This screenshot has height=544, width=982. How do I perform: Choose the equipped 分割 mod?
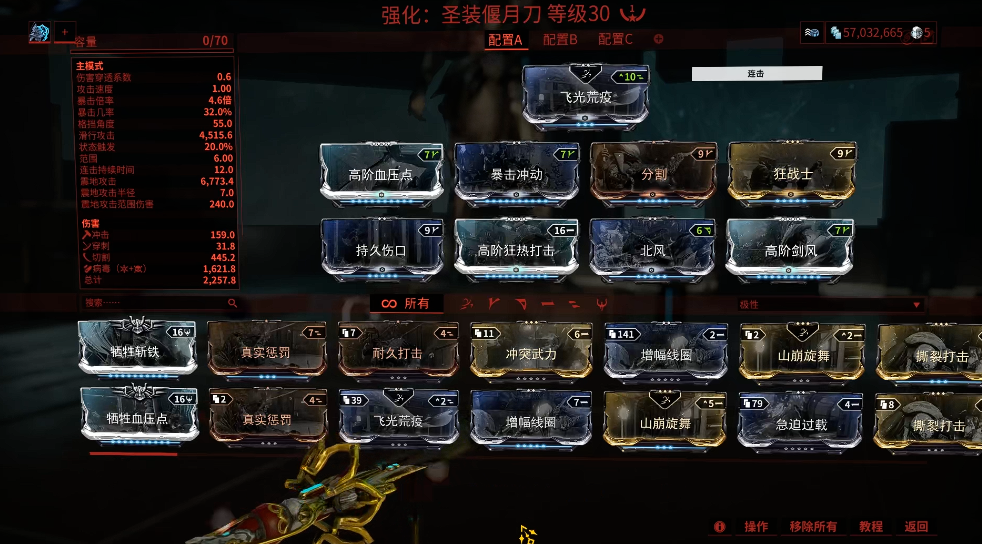[654, 174]
